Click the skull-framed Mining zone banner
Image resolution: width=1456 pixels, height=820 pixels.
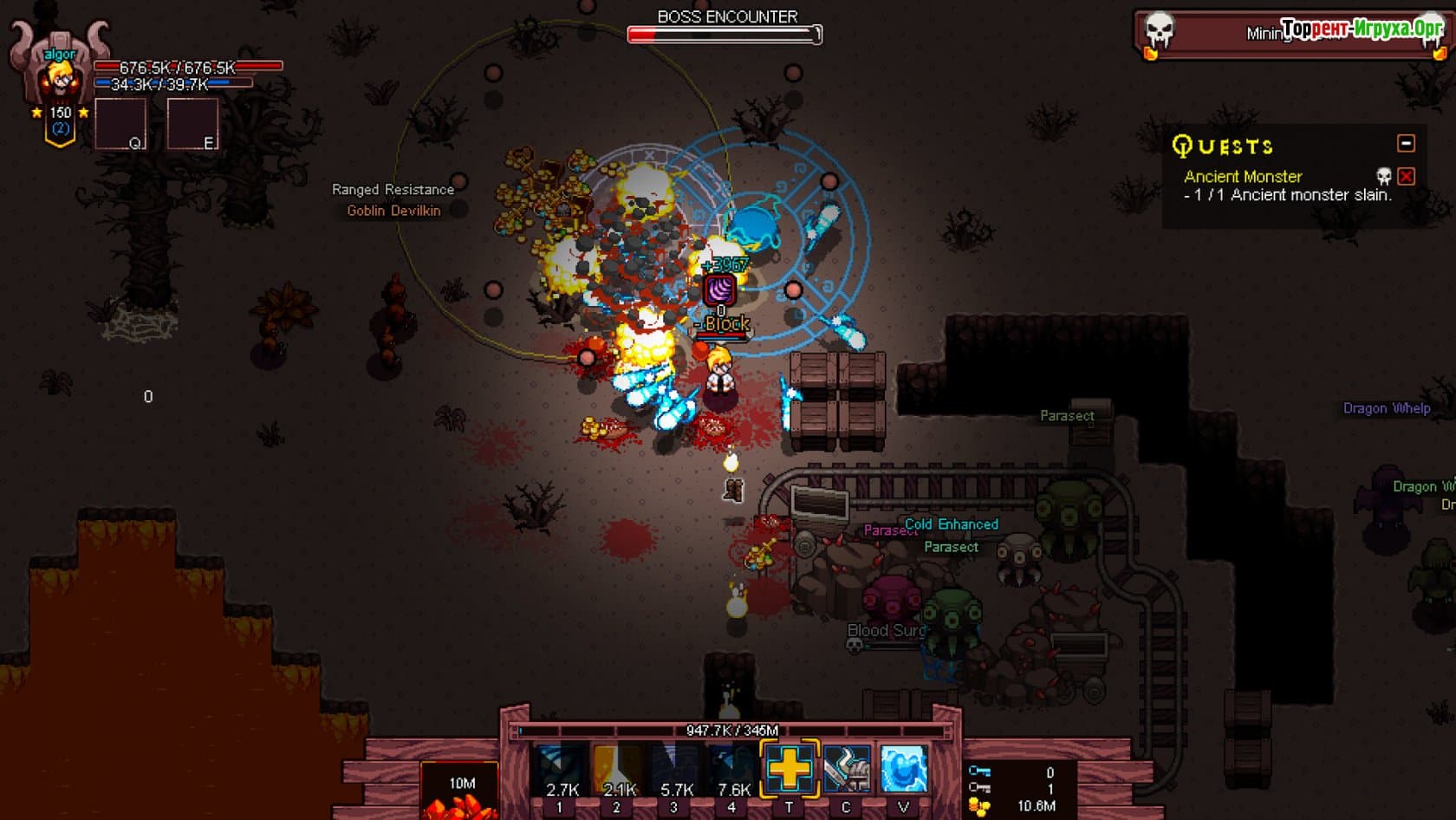point(1213,34)
